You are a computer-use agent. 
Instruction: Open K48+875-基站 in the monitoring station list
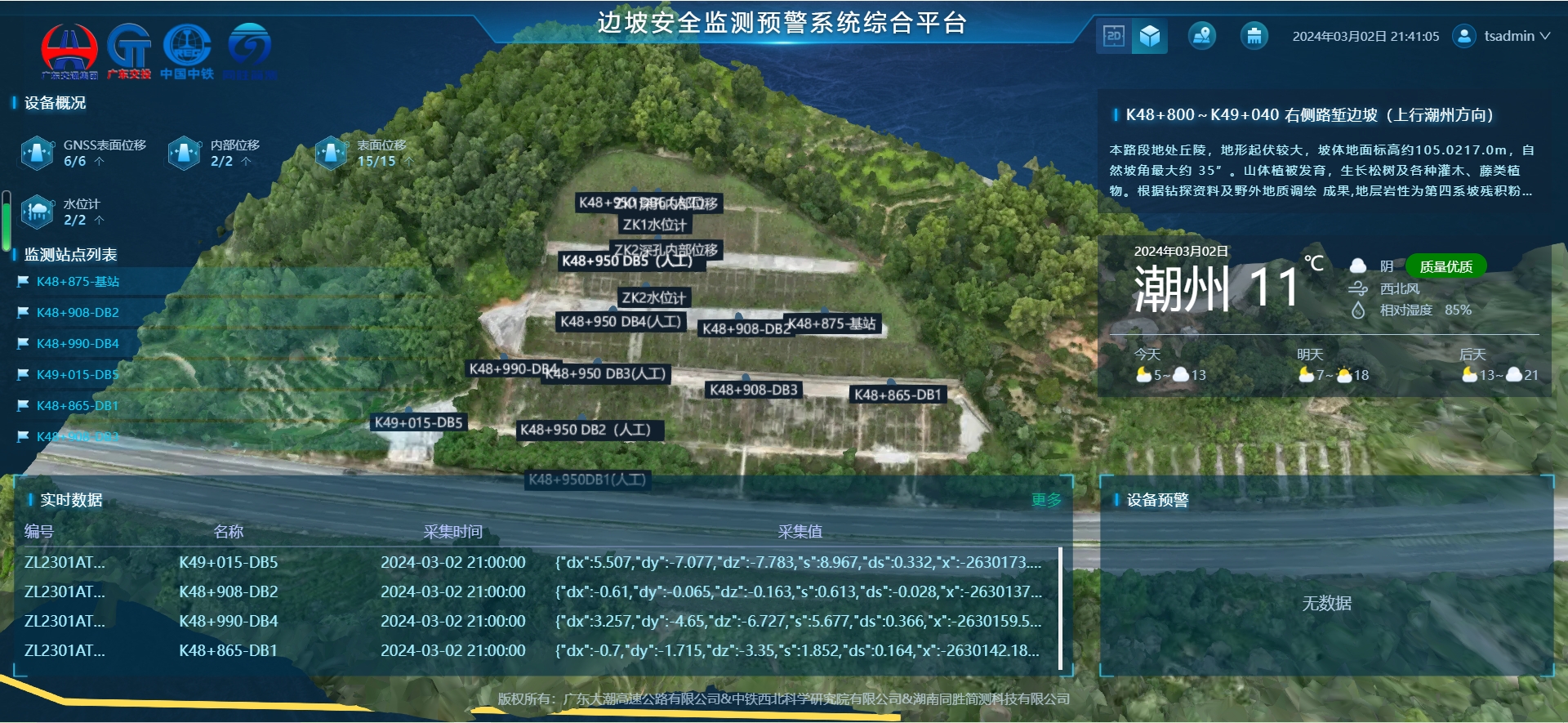click(x=78, y=282)
